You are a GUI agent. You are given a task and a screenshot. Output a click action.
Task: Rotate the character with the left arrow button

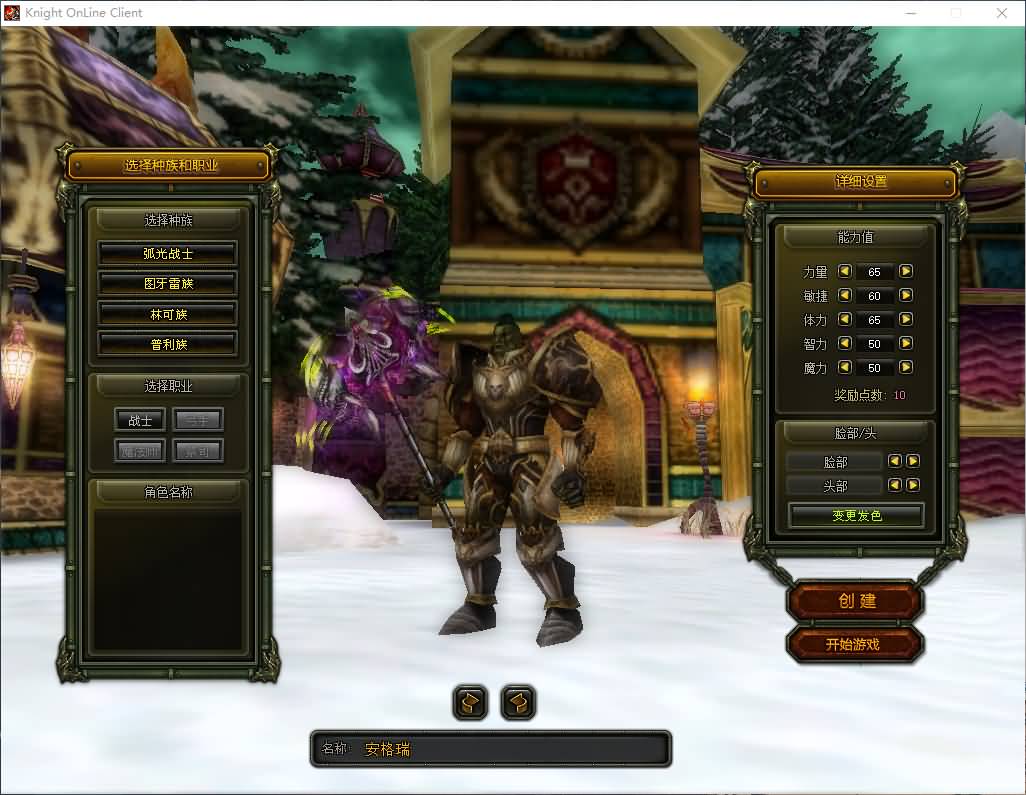click(x=470, y=703)
